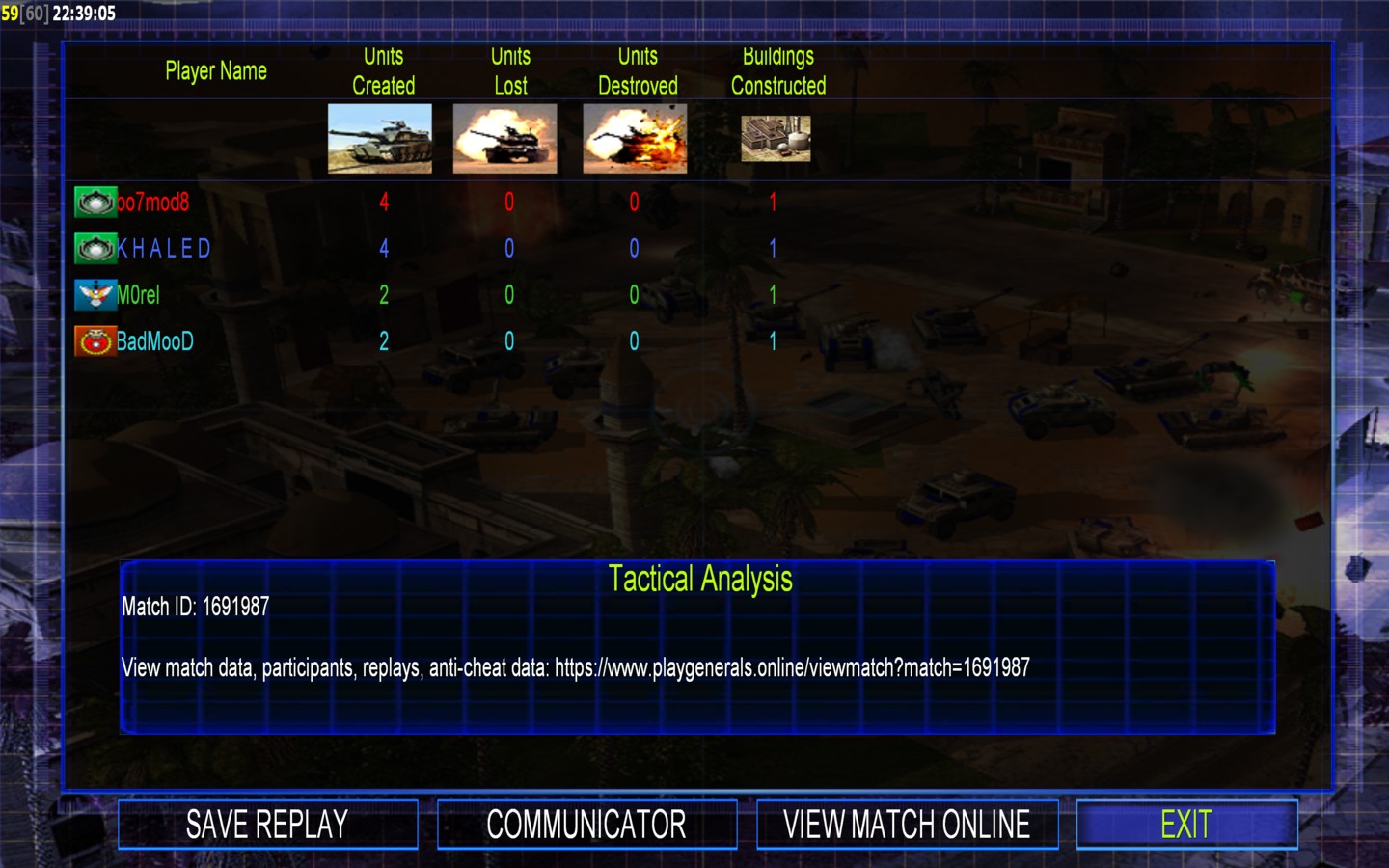View the match online
Screen dimensions: 1389x868
click(907, 825)
